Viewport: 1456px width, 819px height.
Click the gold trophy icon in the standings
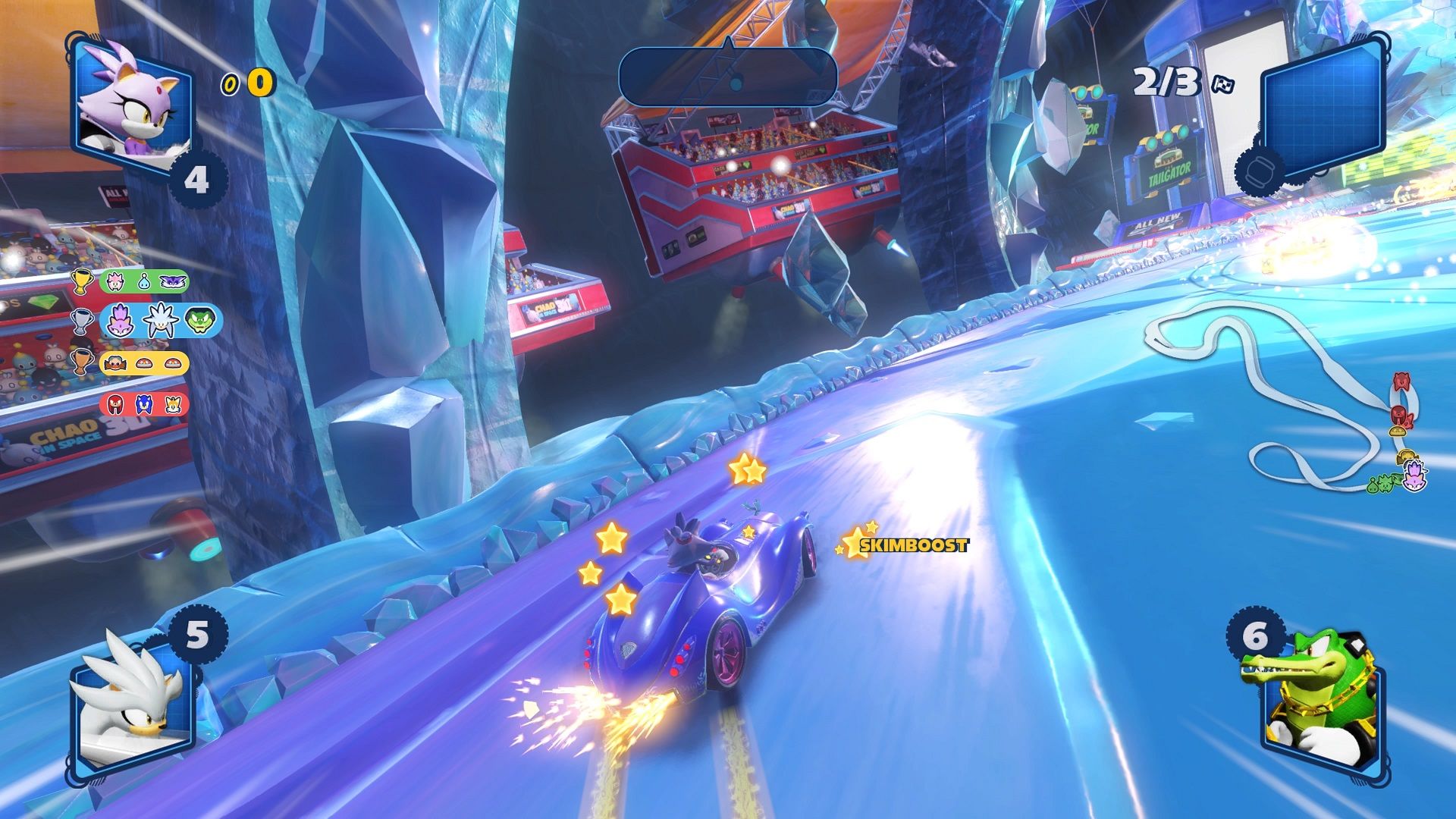click(x=82, y=281)
